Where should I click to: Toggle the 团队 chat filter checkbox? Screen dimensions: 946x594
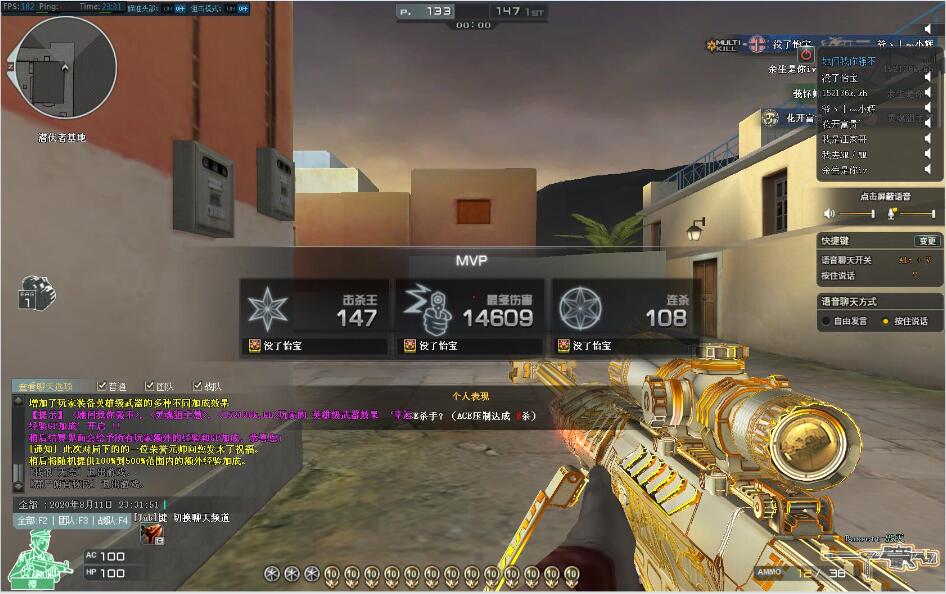pos(150,386)
